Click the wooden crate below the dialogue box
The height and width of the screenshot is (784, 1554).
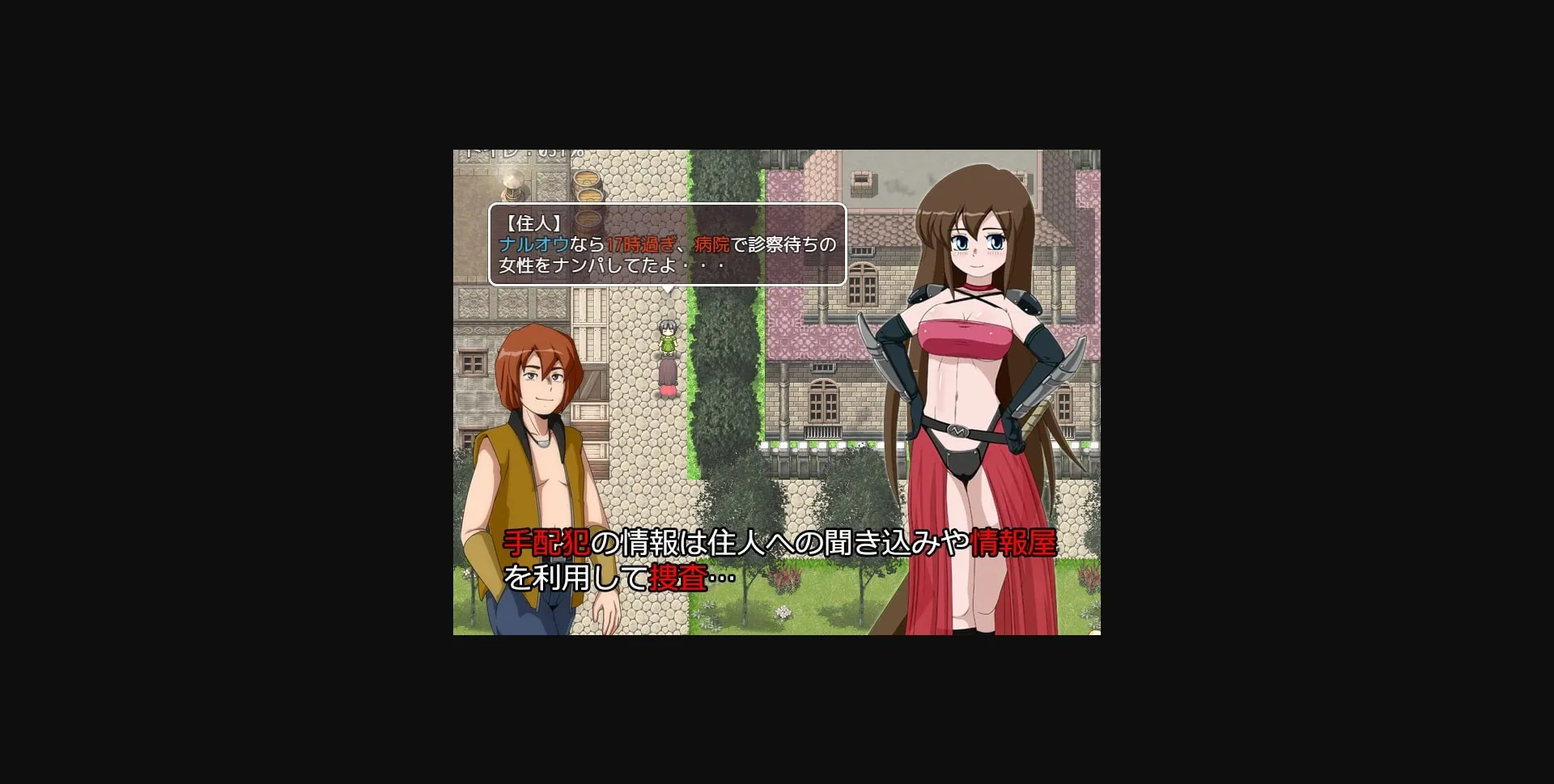coord(588,308)
